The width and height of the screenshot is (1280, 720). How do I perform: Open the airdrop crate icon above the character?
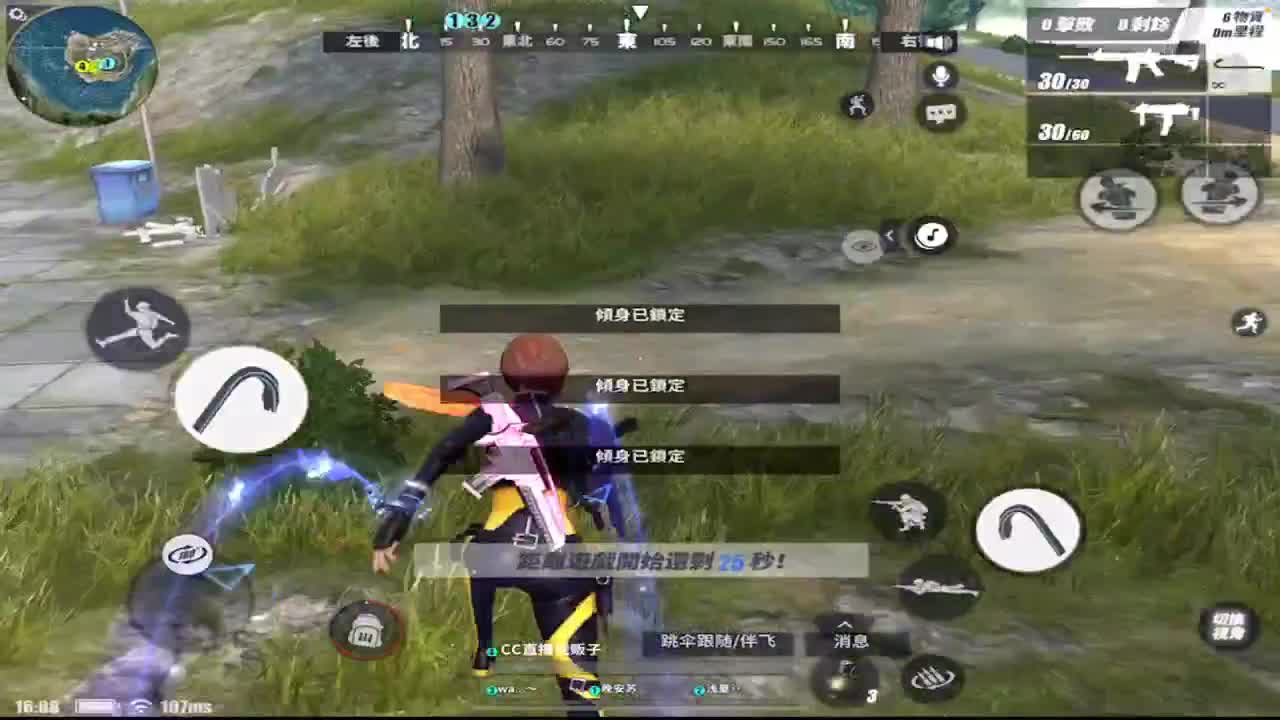[366, 628]
